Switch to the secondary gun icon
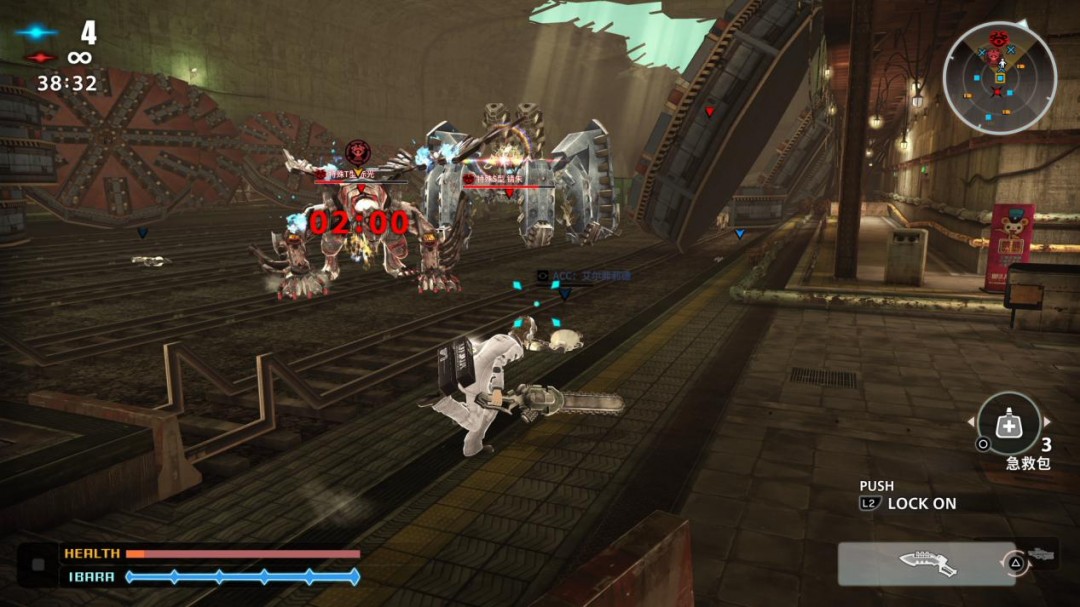The width and height of the screenshot is (1080, 607). (1041, 553)
